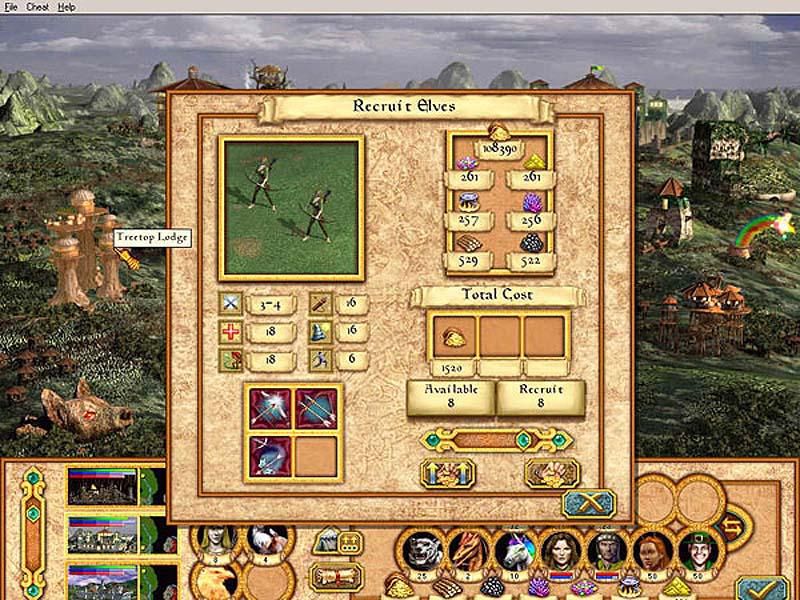Click the recruit quantity slider handle
The width and height of the screenshot is (800, 600).
[522, 439]
